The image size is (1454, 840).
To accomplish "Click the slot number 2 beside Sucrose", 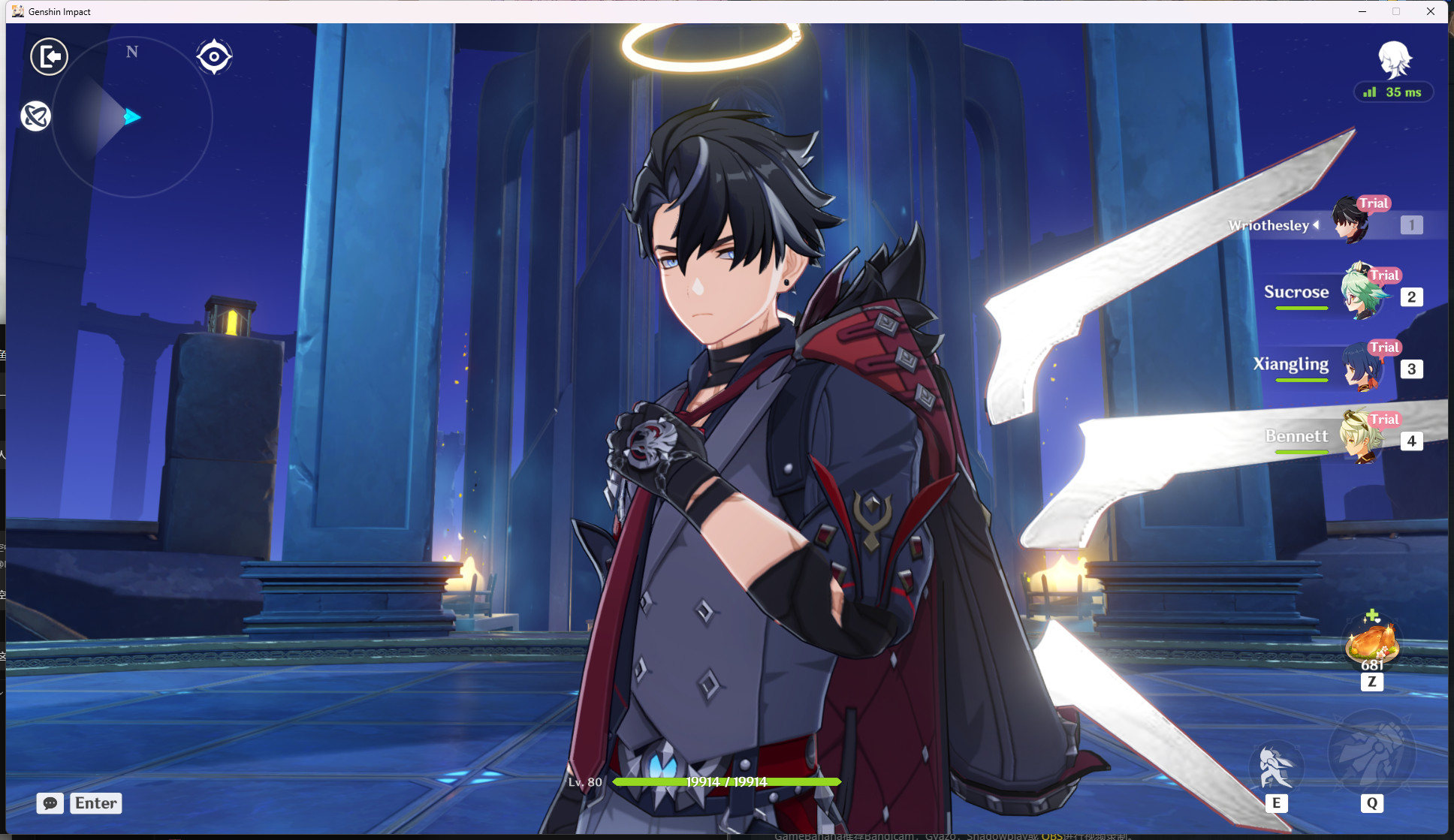I will pos(1411,297).
